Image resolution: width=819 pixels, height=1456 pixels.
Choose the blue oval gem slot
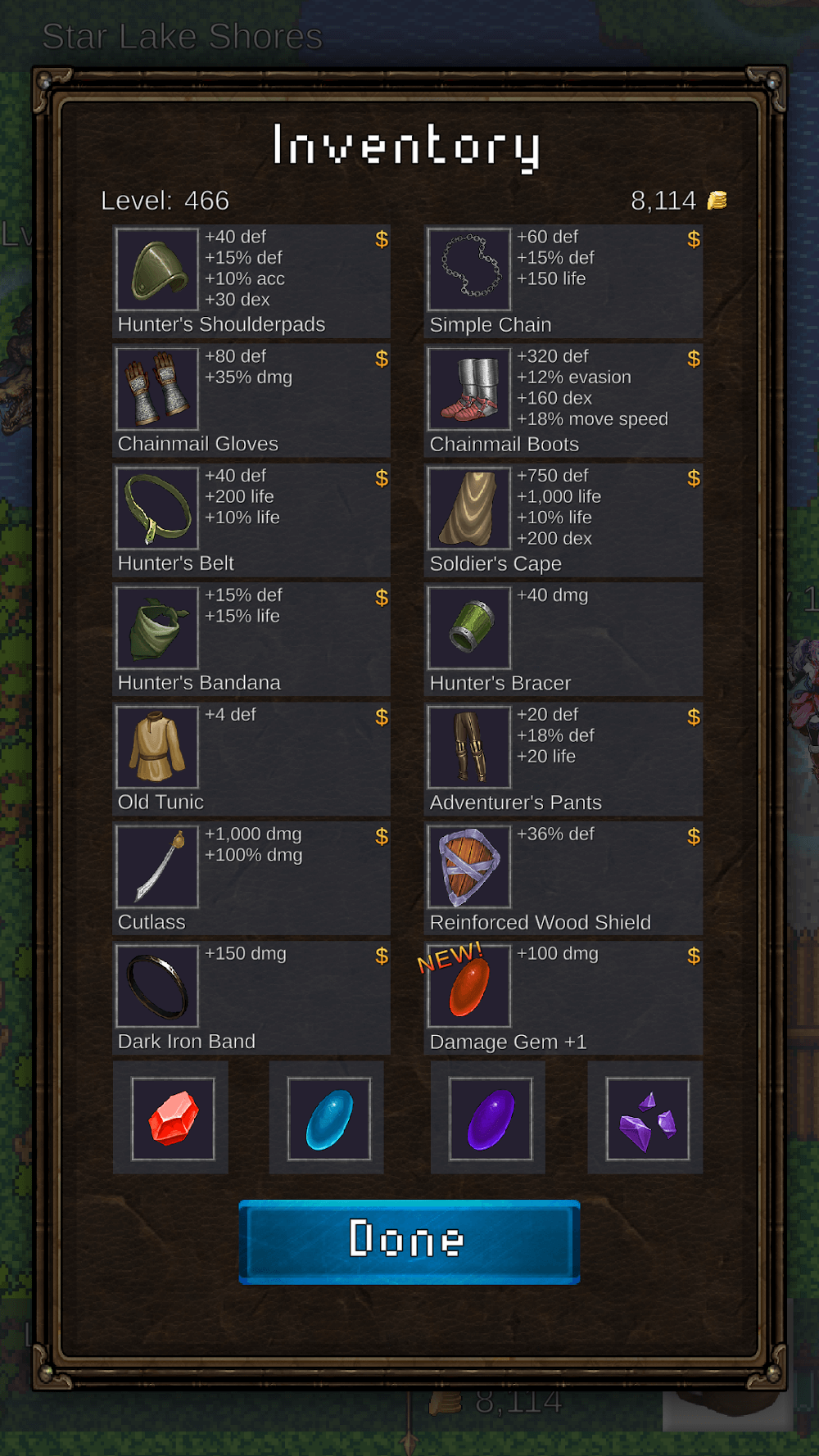click(x=328, y=1119)
